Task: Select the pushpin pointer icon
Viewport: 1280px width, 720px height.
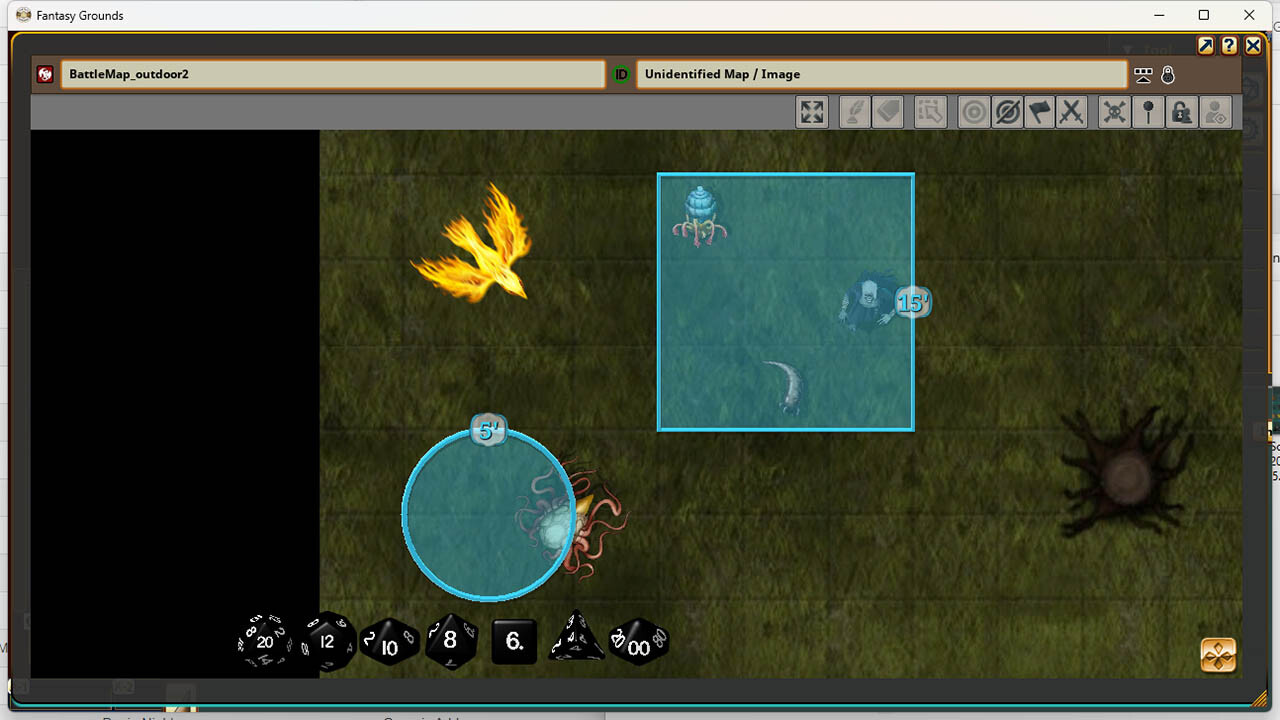Action: pyautogui.click(x=1148, y=112)
